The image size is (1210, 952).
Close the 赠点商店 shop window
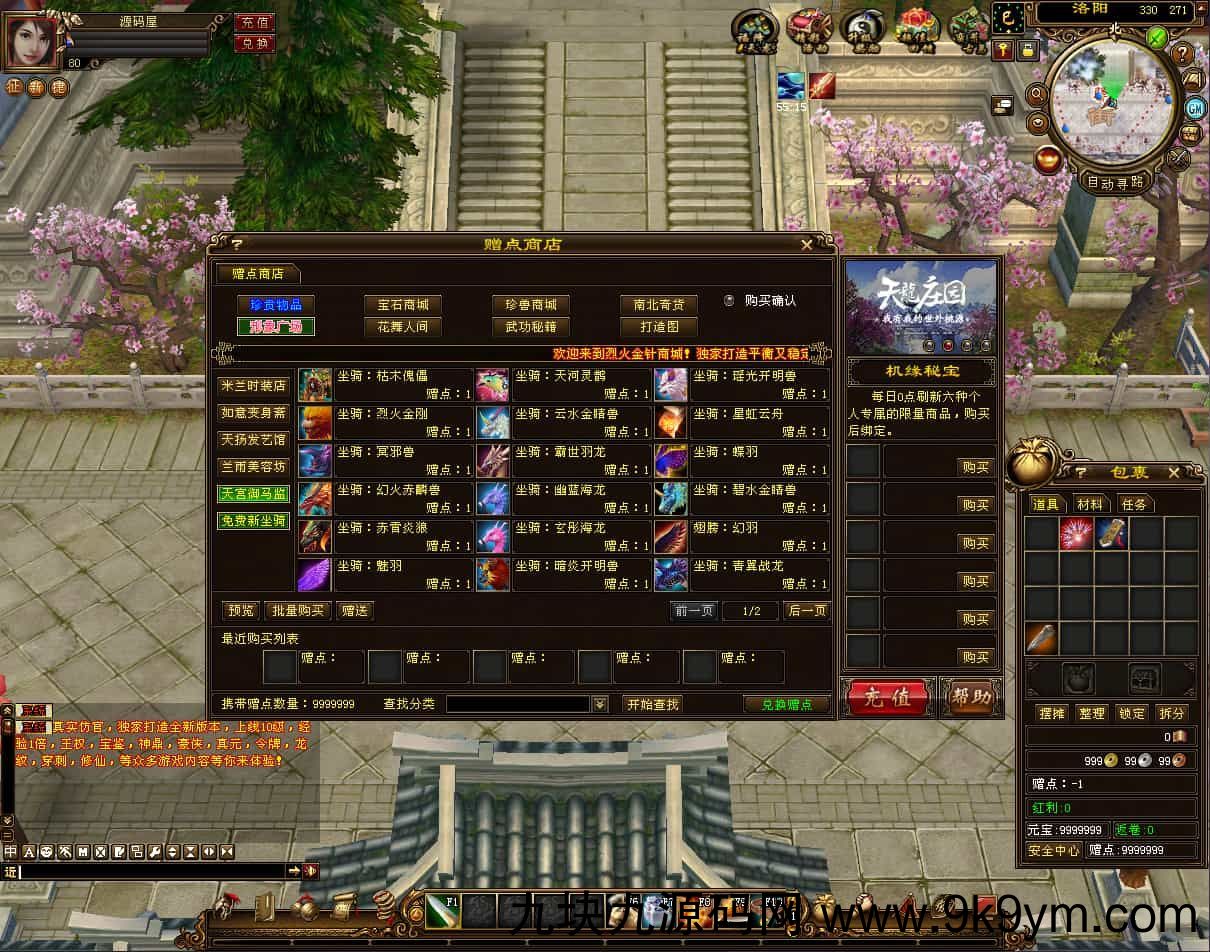[x=807, y=244]
